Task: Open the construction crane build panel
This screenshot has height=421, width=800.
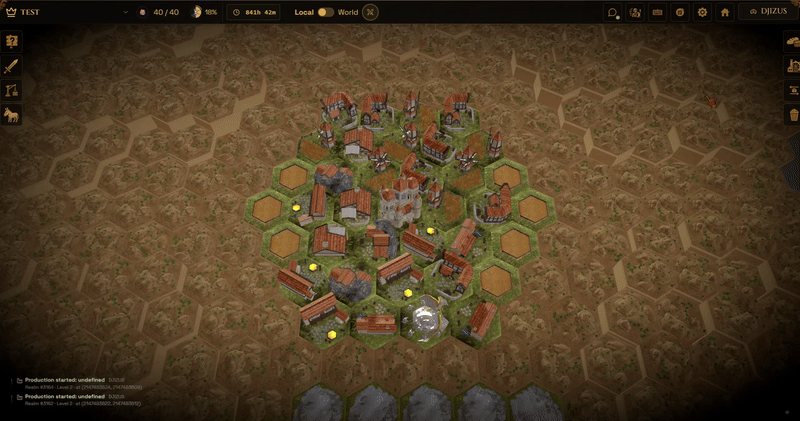Action: [12, 90]
